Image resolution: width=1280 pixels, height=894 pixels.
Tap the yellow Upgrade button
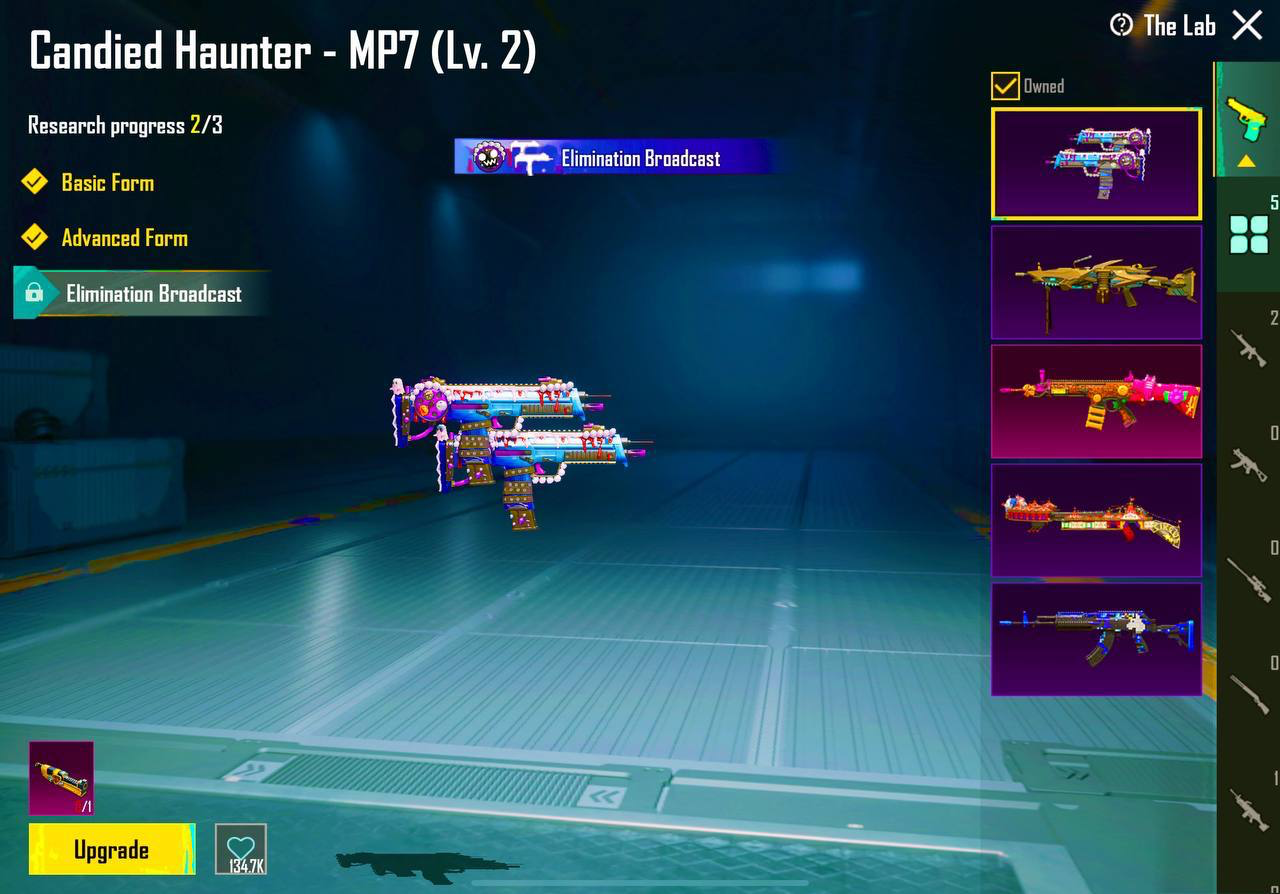pyautogui.click(x=111, y=850)
